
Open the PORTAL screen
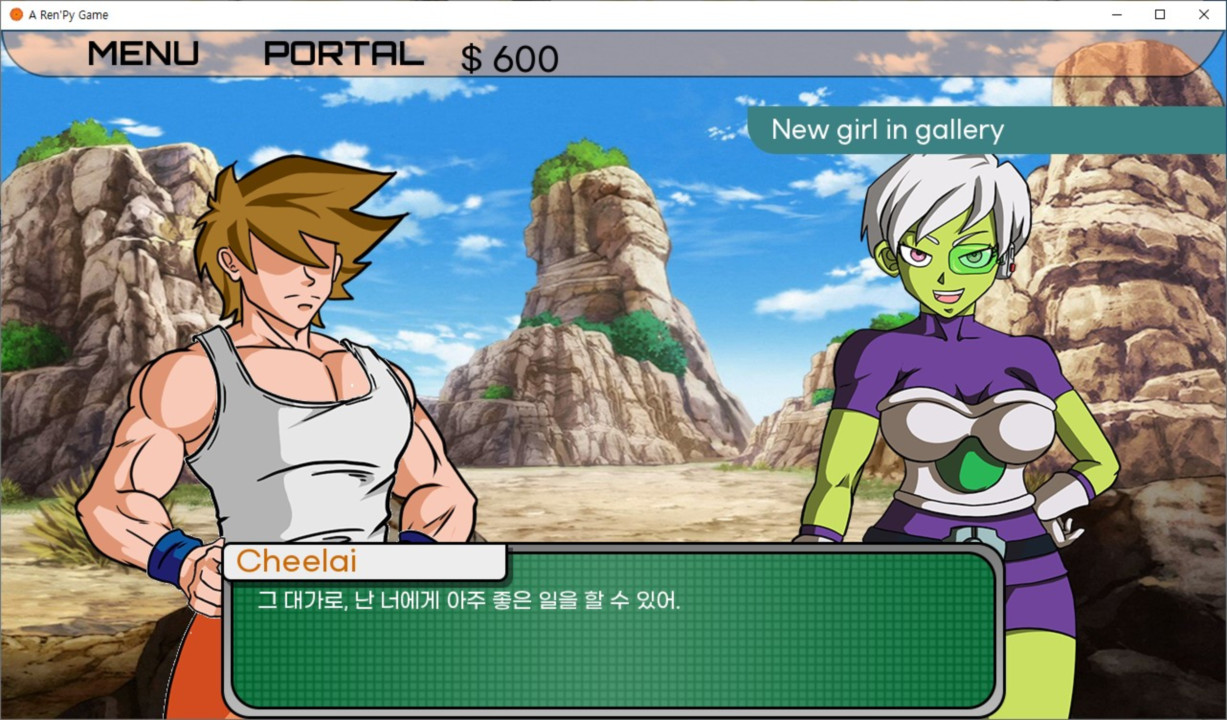point(343,53)
